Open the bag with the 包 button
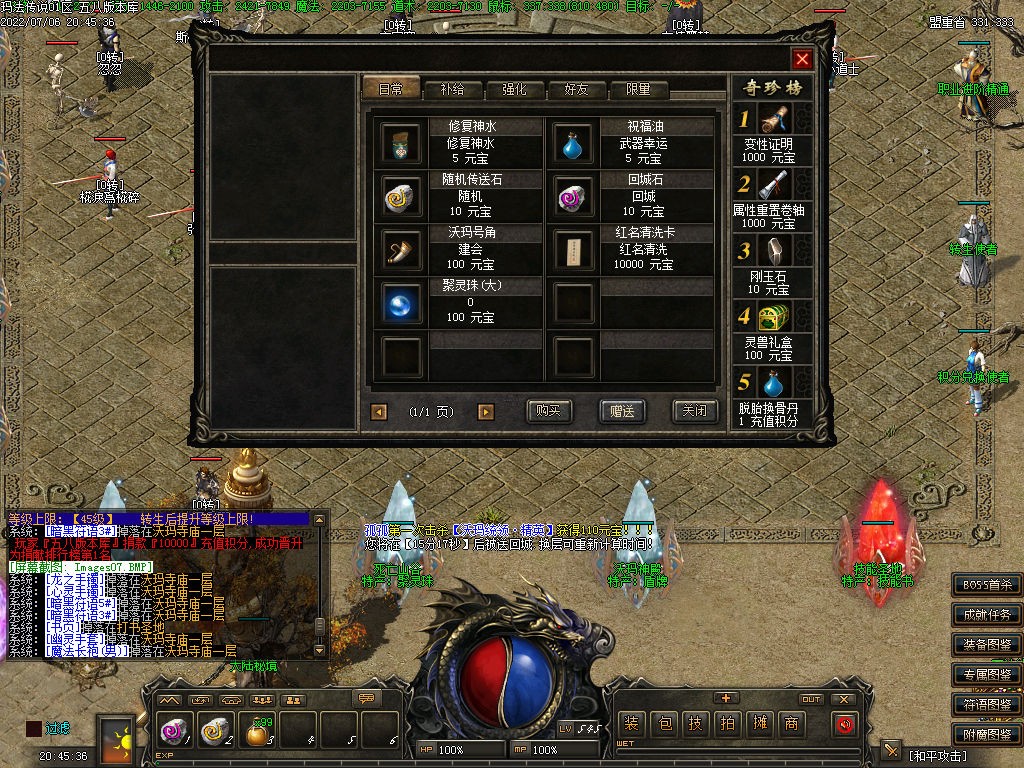Screen dimensions: 1024x768 click(x=664, y=724)
